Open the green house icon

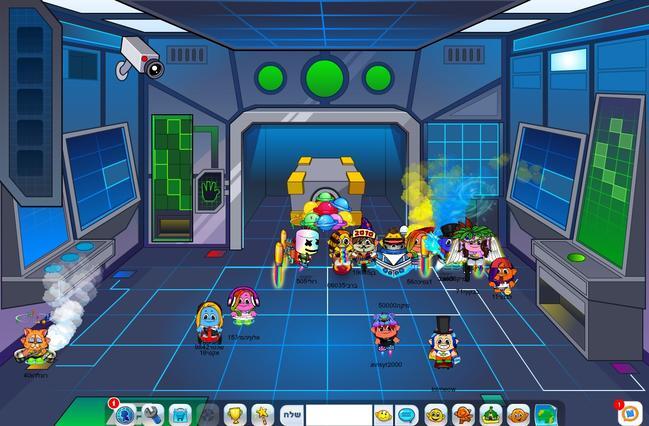coord(490,414)
